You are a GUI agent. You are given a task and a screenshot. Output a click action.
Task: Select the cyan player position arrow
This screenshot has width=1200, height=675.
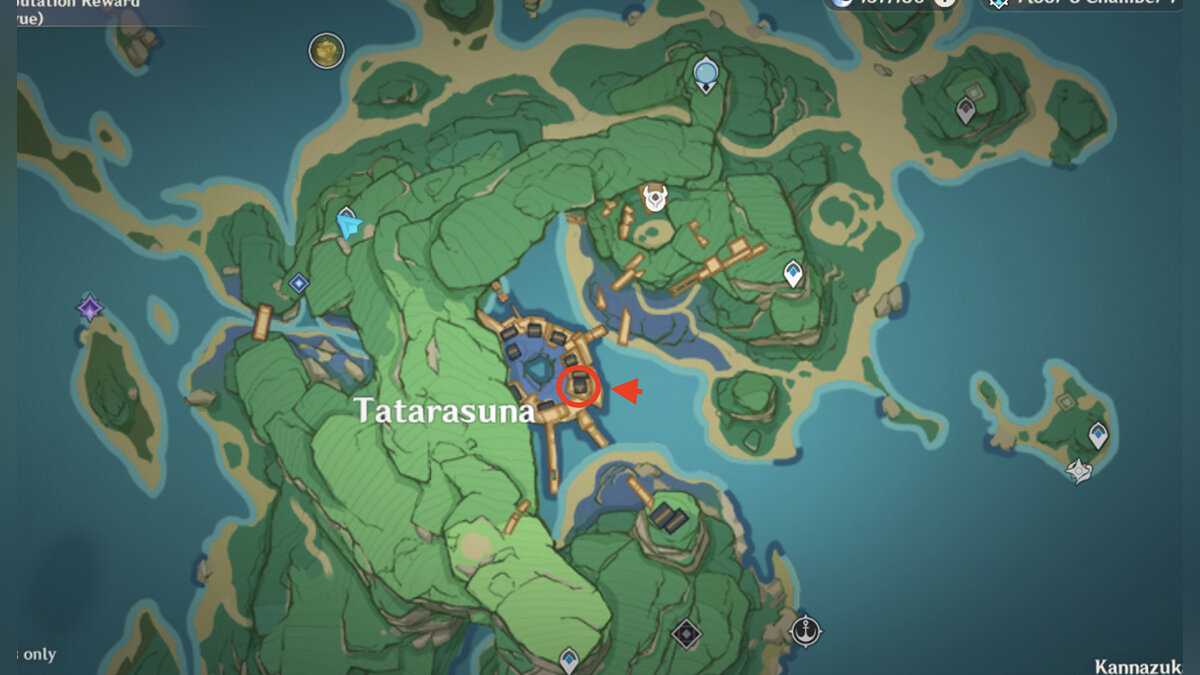pos(349,226)
